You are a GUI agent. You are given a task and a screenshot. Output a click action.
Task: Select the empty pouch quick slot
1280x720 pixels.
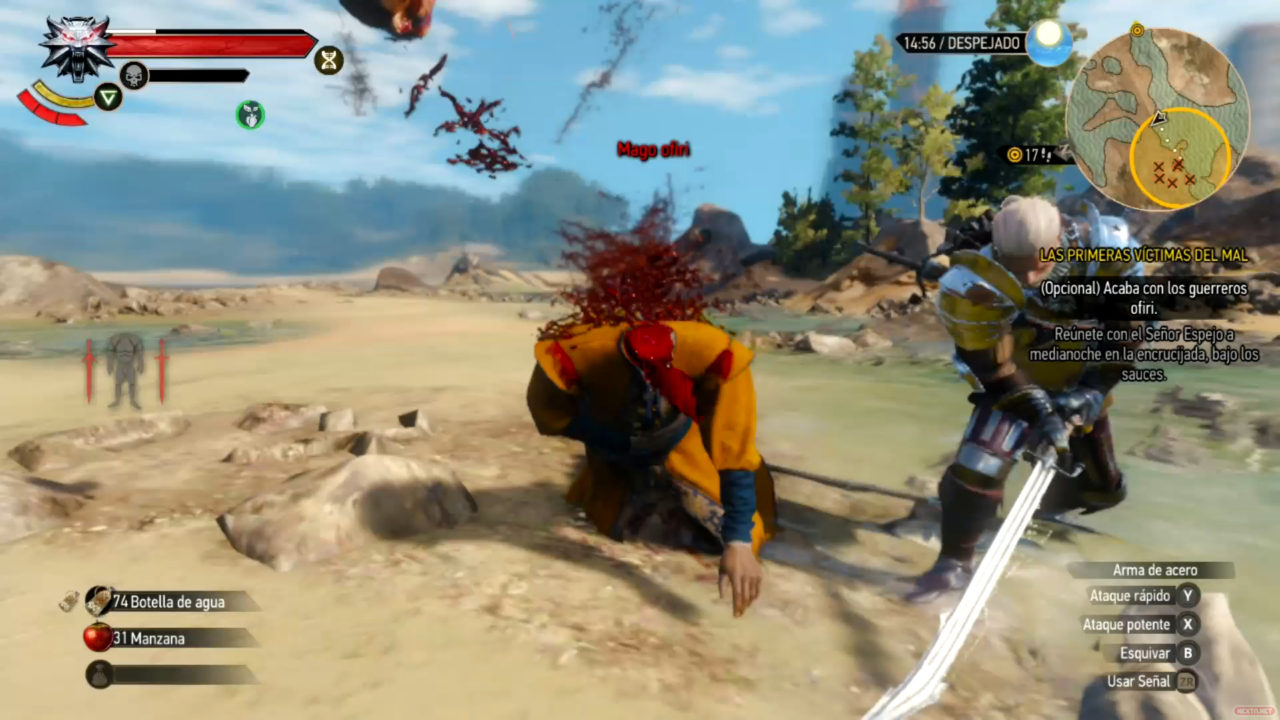(x=100, y=674)
